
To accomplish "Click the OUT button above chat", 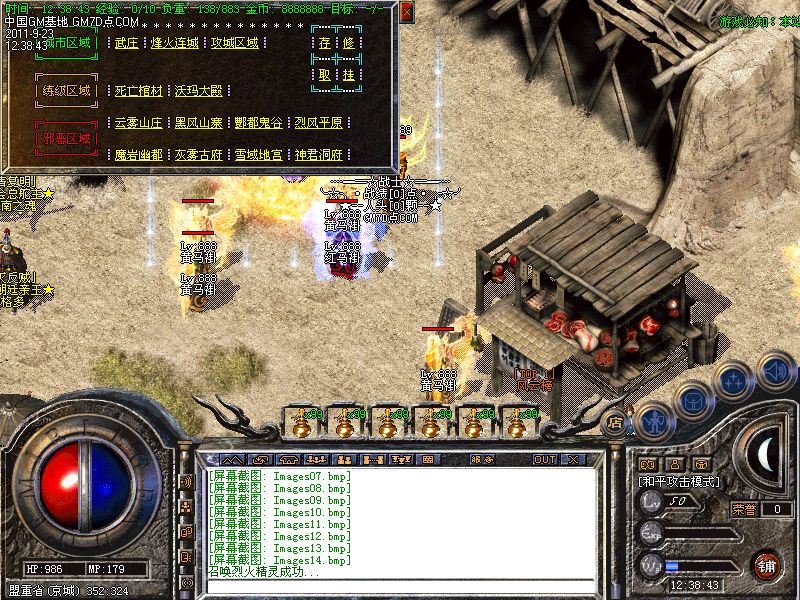I will tap(544, 460).
